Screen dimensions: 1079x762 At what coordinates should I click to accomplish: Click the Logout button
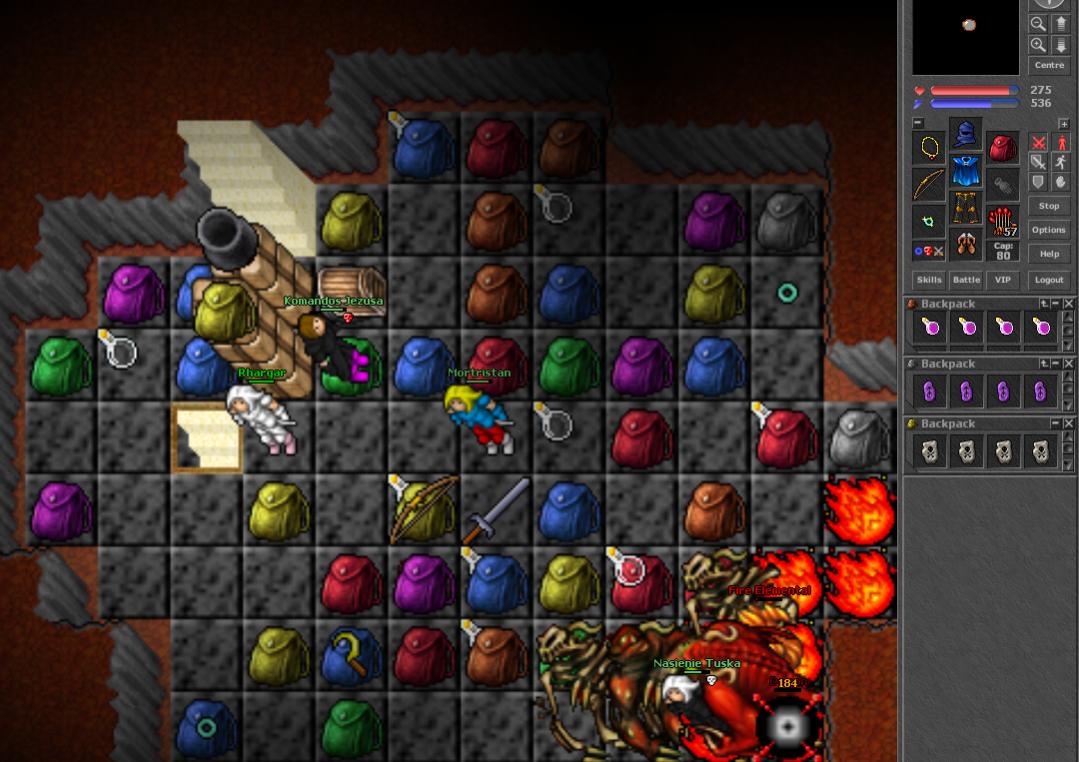pyautogui.click(x=1048, y=280)
